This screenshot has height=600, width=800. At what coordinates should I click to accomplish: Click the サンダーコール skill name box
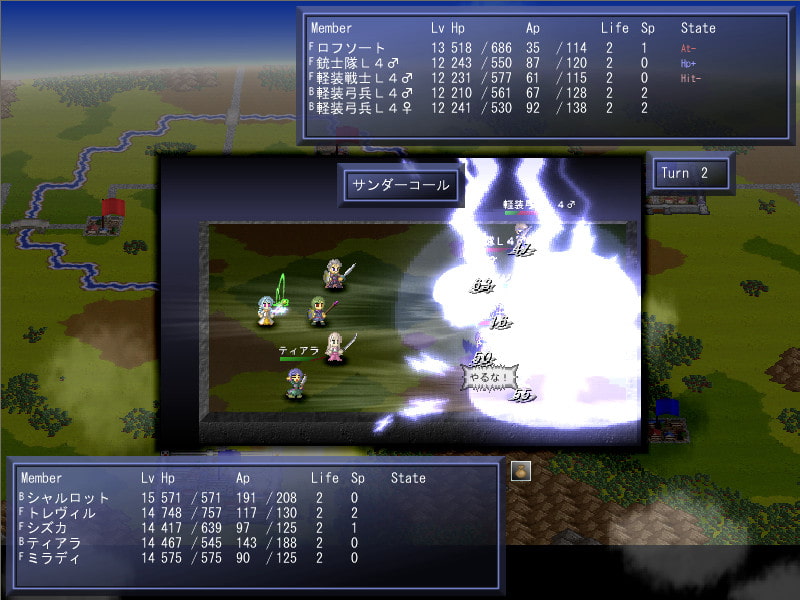[399, 185]
